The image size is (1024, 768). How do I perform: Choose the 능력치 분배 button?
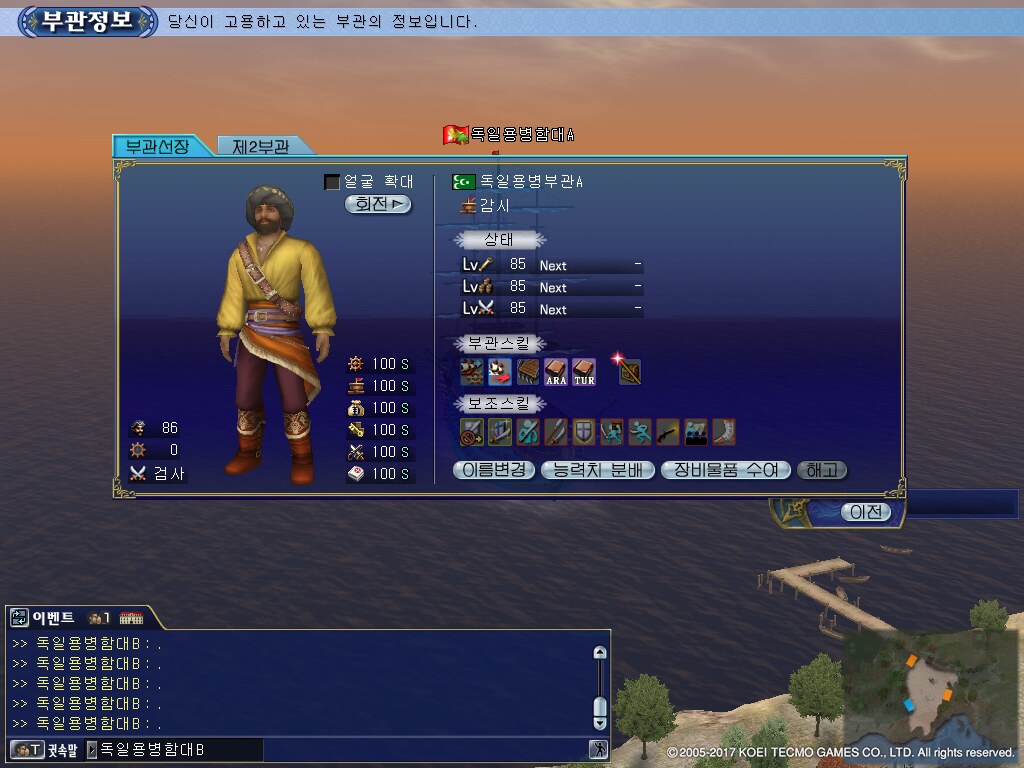598,470
